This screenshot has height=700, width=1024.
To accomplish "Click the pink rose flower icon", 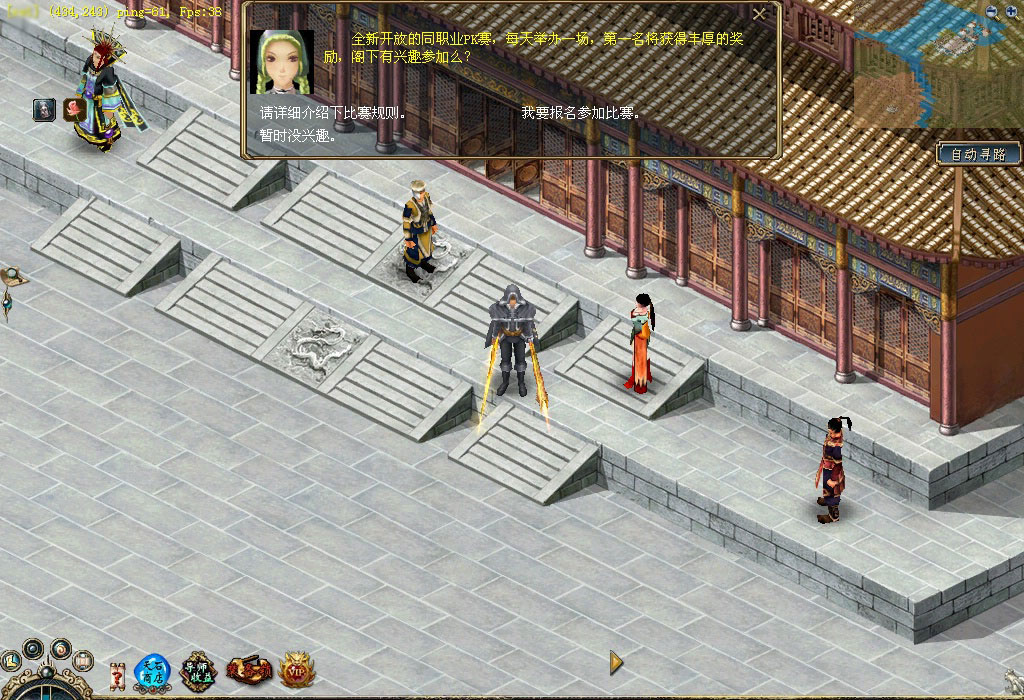I will coord(74,109).
